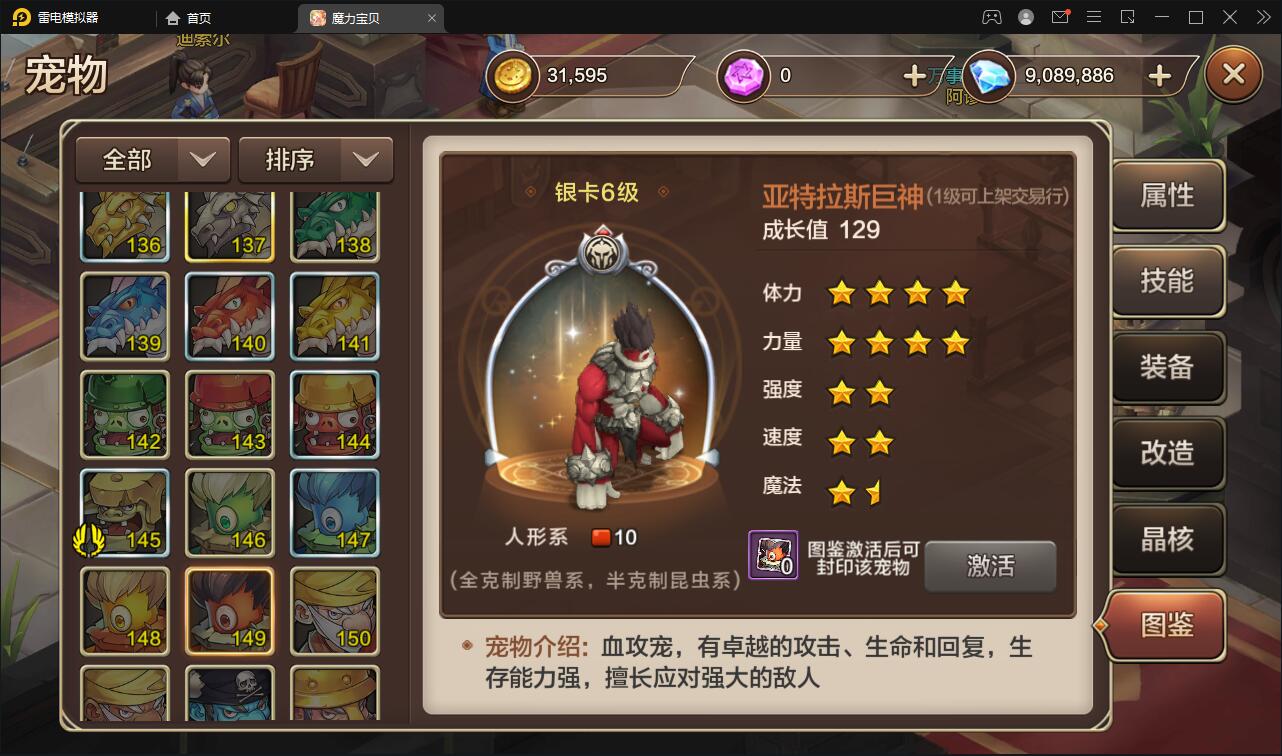The image size is (1282, 756).
Task: Open the user account icon in title bar
Action: [x=1025, y=17]
